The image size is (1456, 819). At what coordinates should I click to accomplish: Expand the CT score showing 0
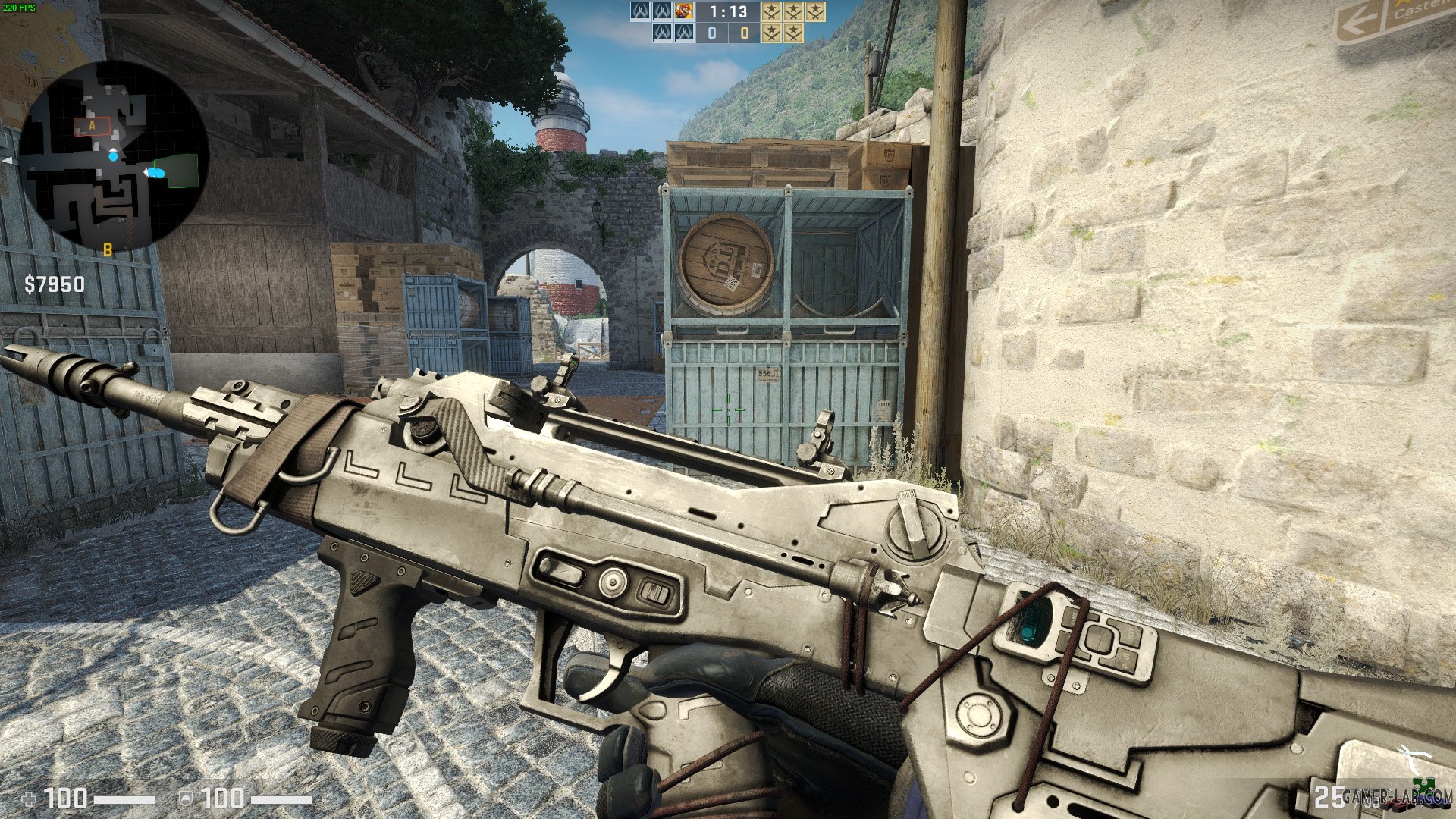tap(712, 33)
